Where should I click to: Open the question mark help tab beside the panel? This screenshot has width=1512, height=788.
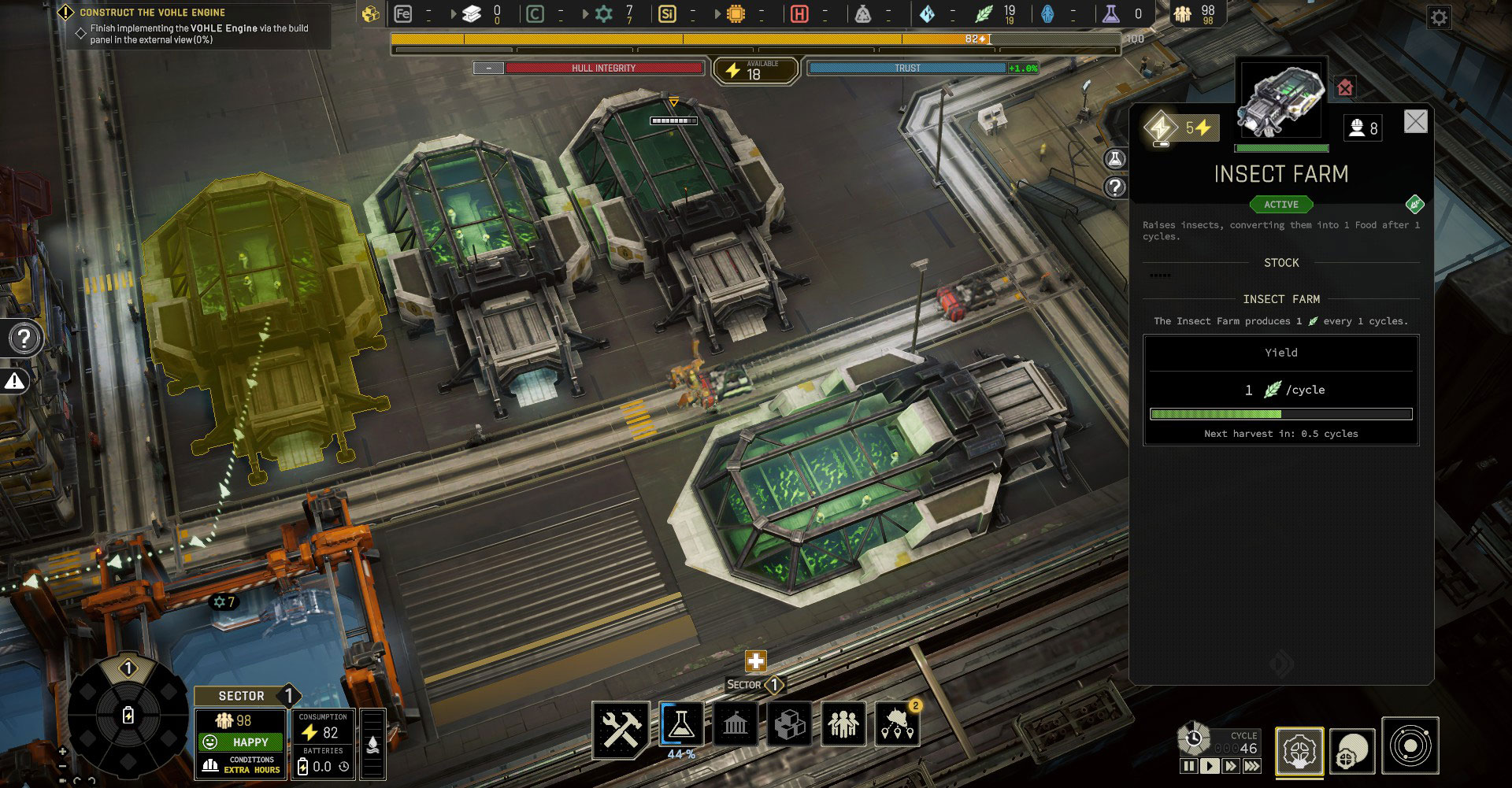tap(1115, 187)
